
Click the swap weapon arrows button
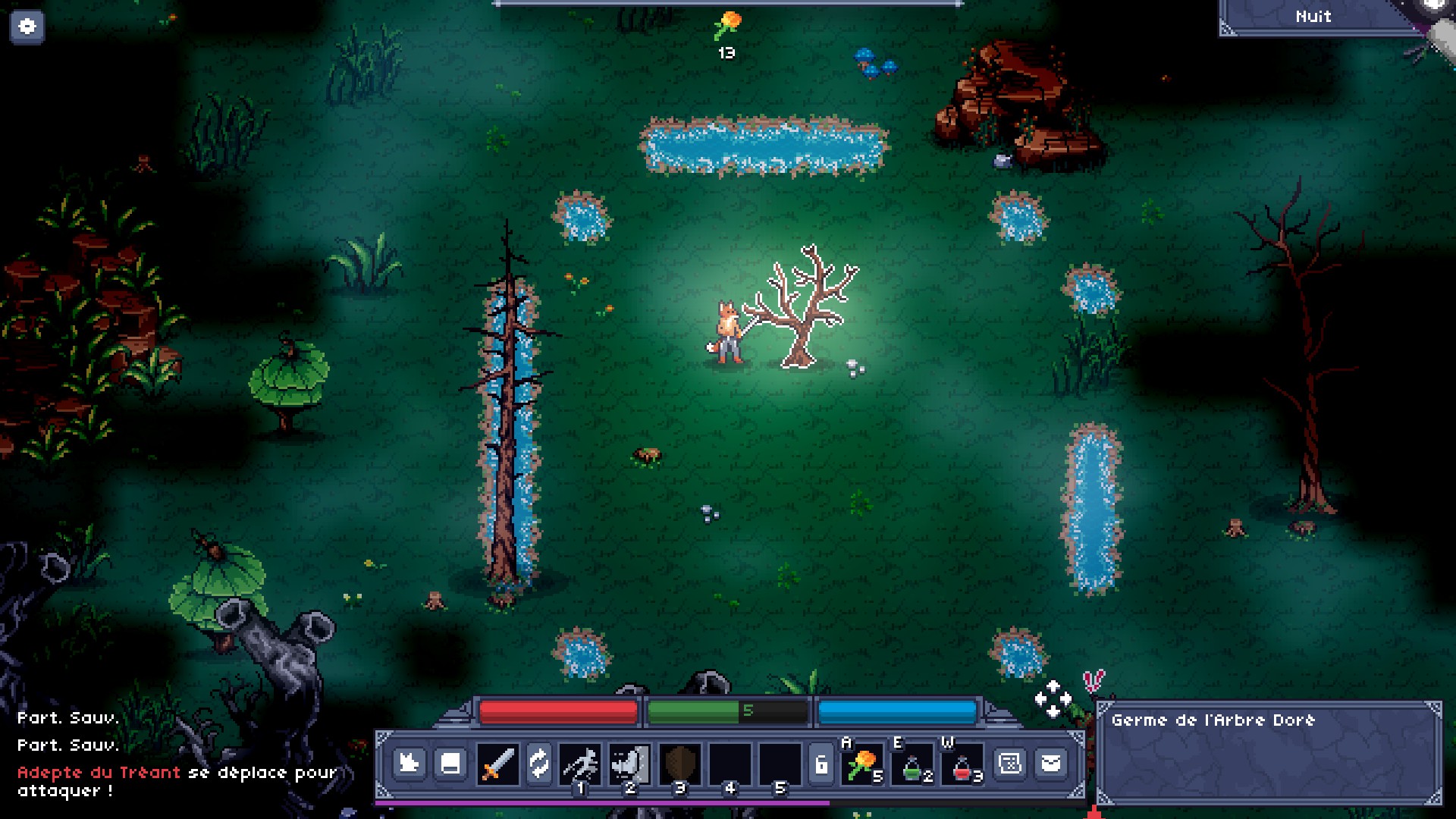tap(538, 763)
